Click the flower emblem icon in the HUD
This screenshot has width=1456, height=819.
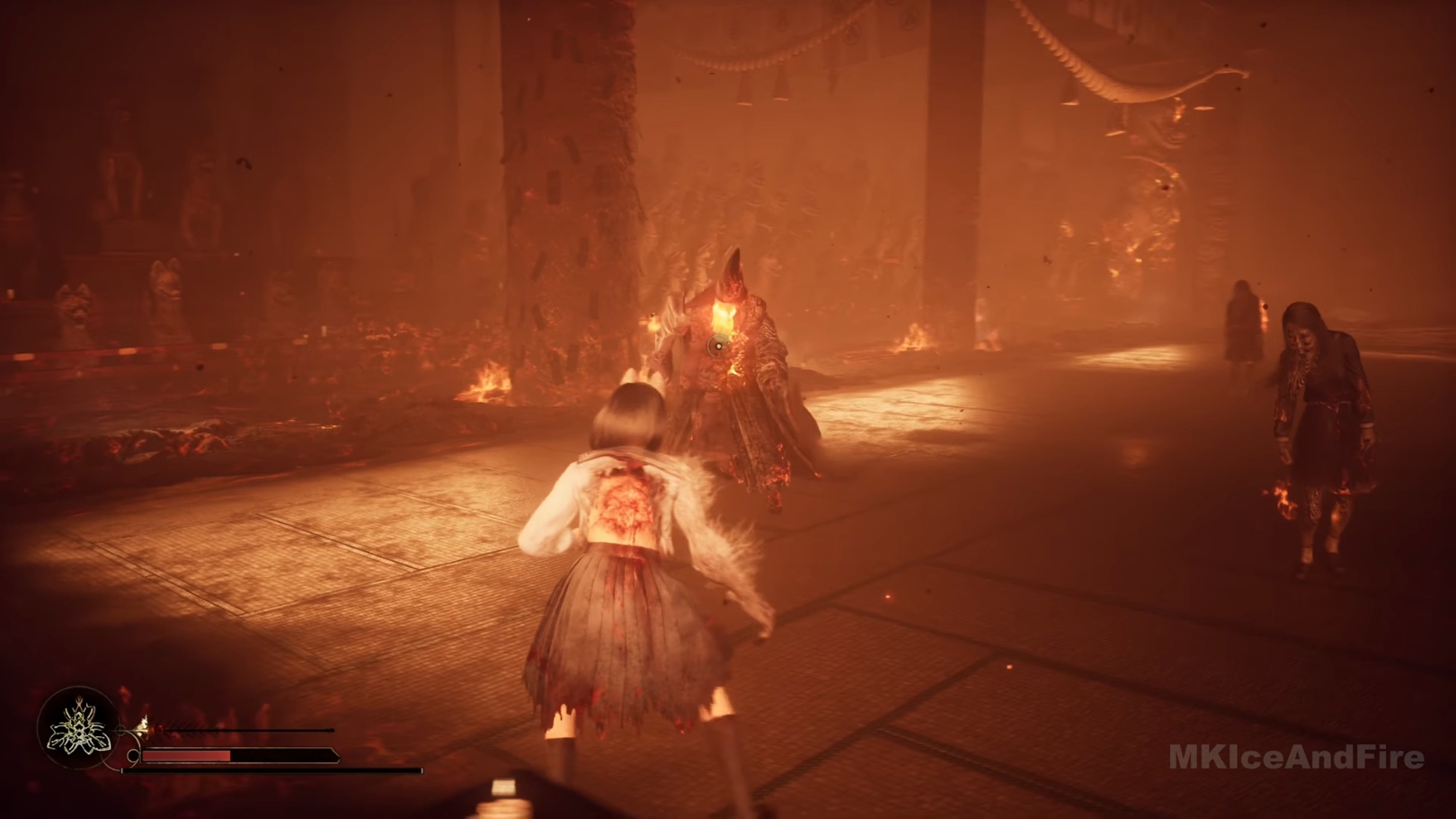coord(79,727)
